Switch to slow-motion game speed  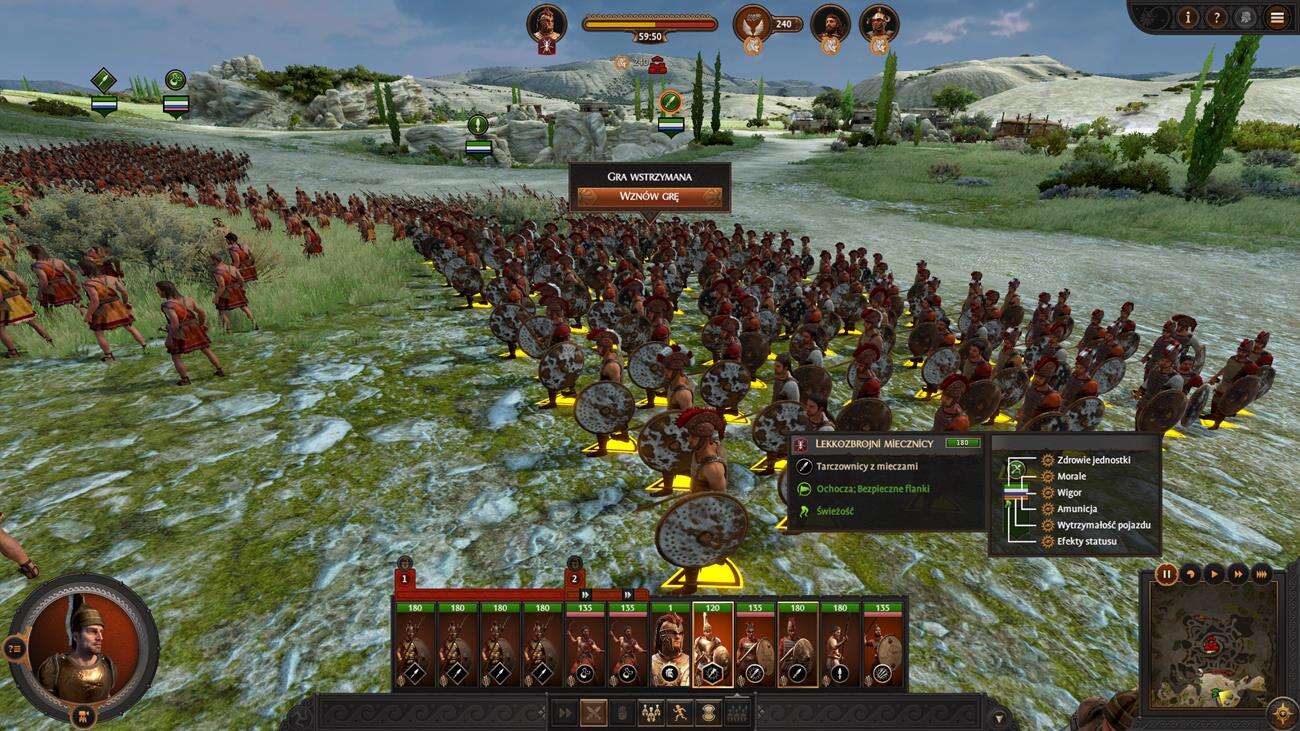(x=1190, y=574)
